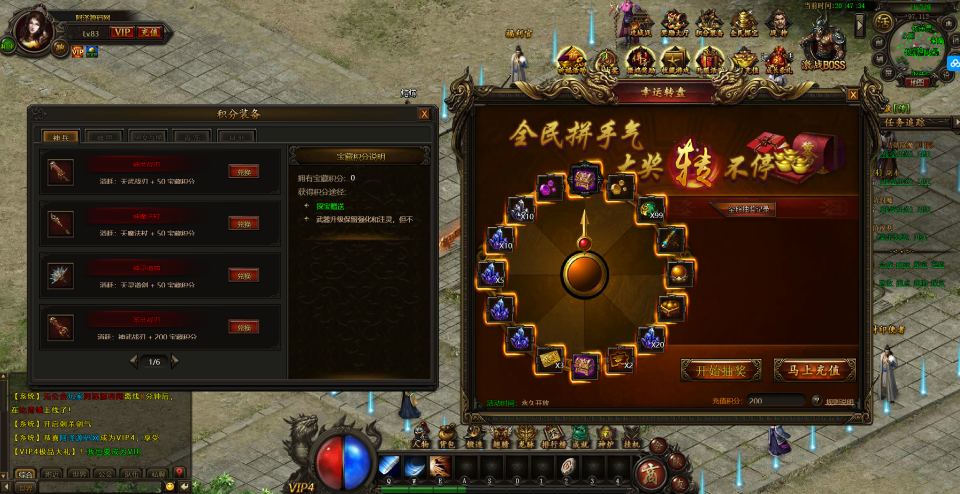The width and height of the screenshot is (960, 494).
Task: Open the 规则说明 rules link on wheel
Action: coord(839,402)
